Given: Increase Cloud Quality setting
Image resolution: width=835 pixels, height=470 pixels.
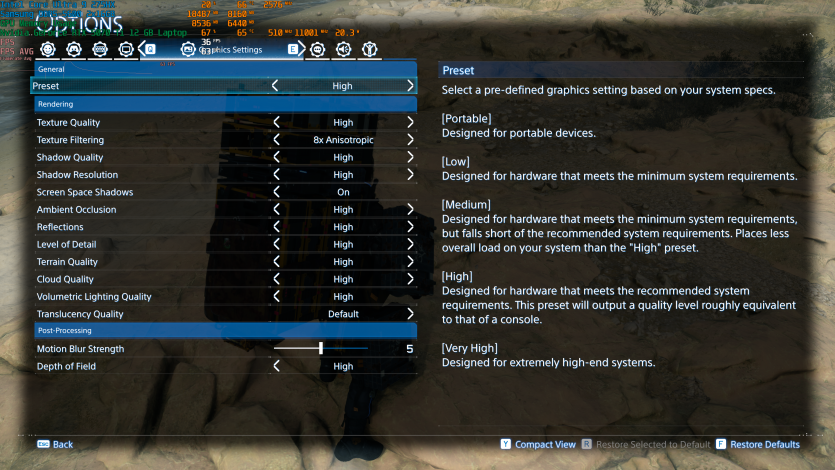Looking at the screenshot, I should coord(410,279).
